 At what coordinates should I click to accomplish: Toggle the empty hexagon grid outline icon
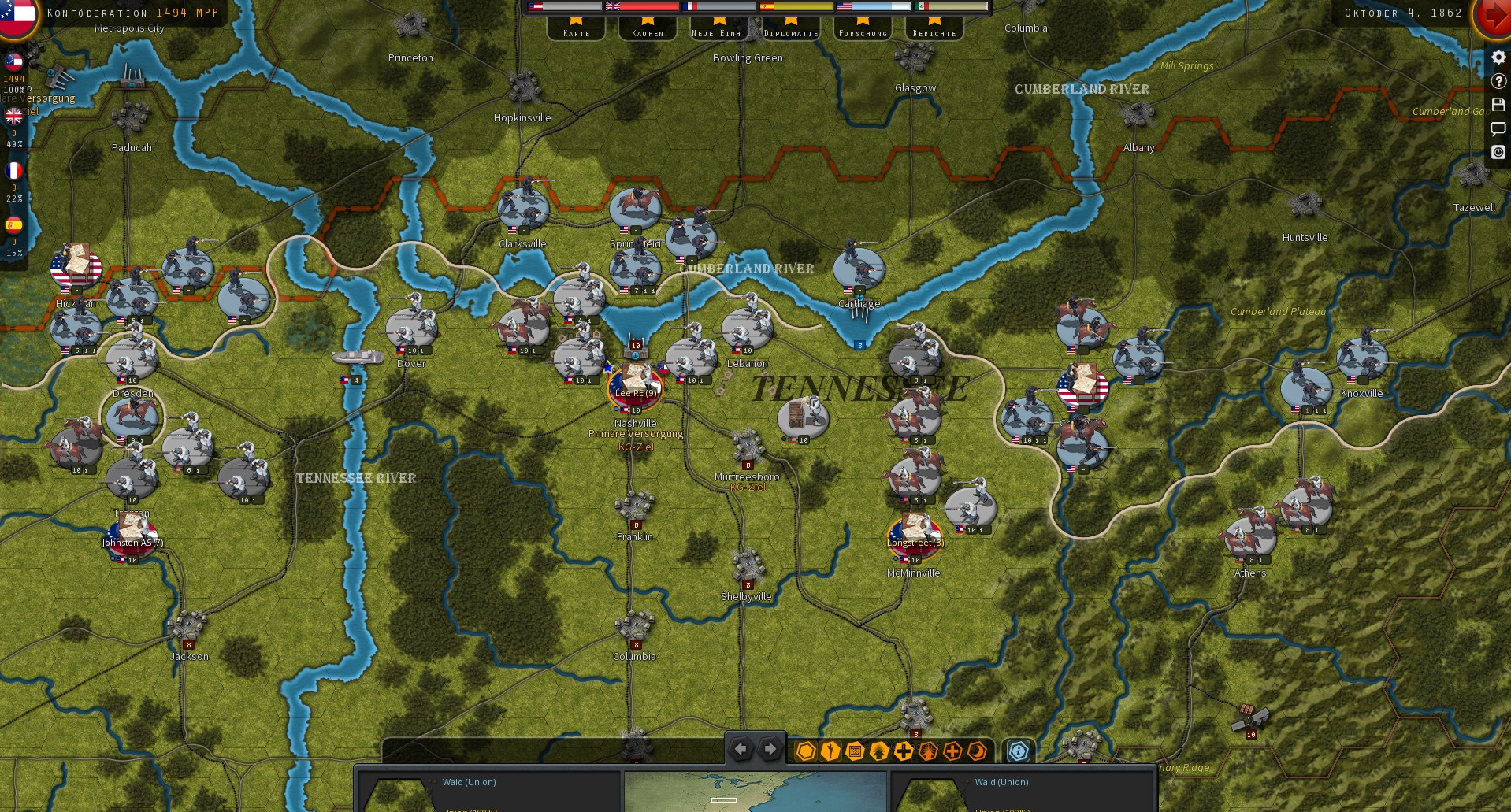coord(804,751)
